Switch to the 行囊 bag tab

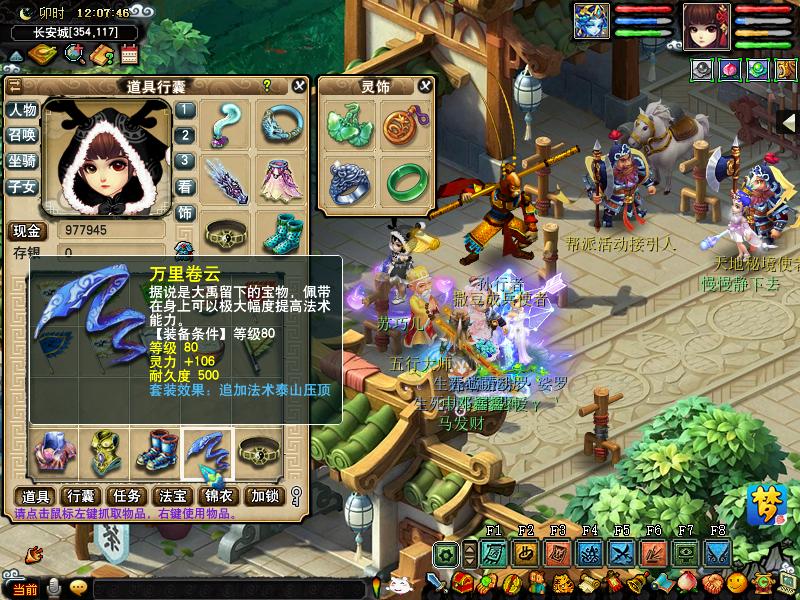(x=80, y=496)
